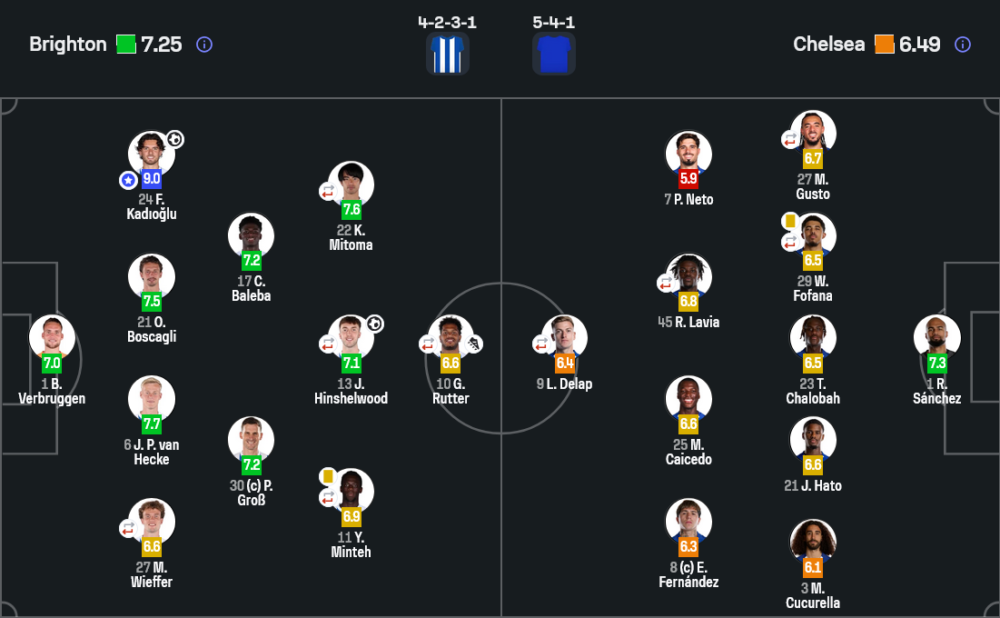Image resolution: width=1000 pixels, height=618 pixels.
Task: View J. P. van Hecke's player avatar
Action: (x=152, y=399)
